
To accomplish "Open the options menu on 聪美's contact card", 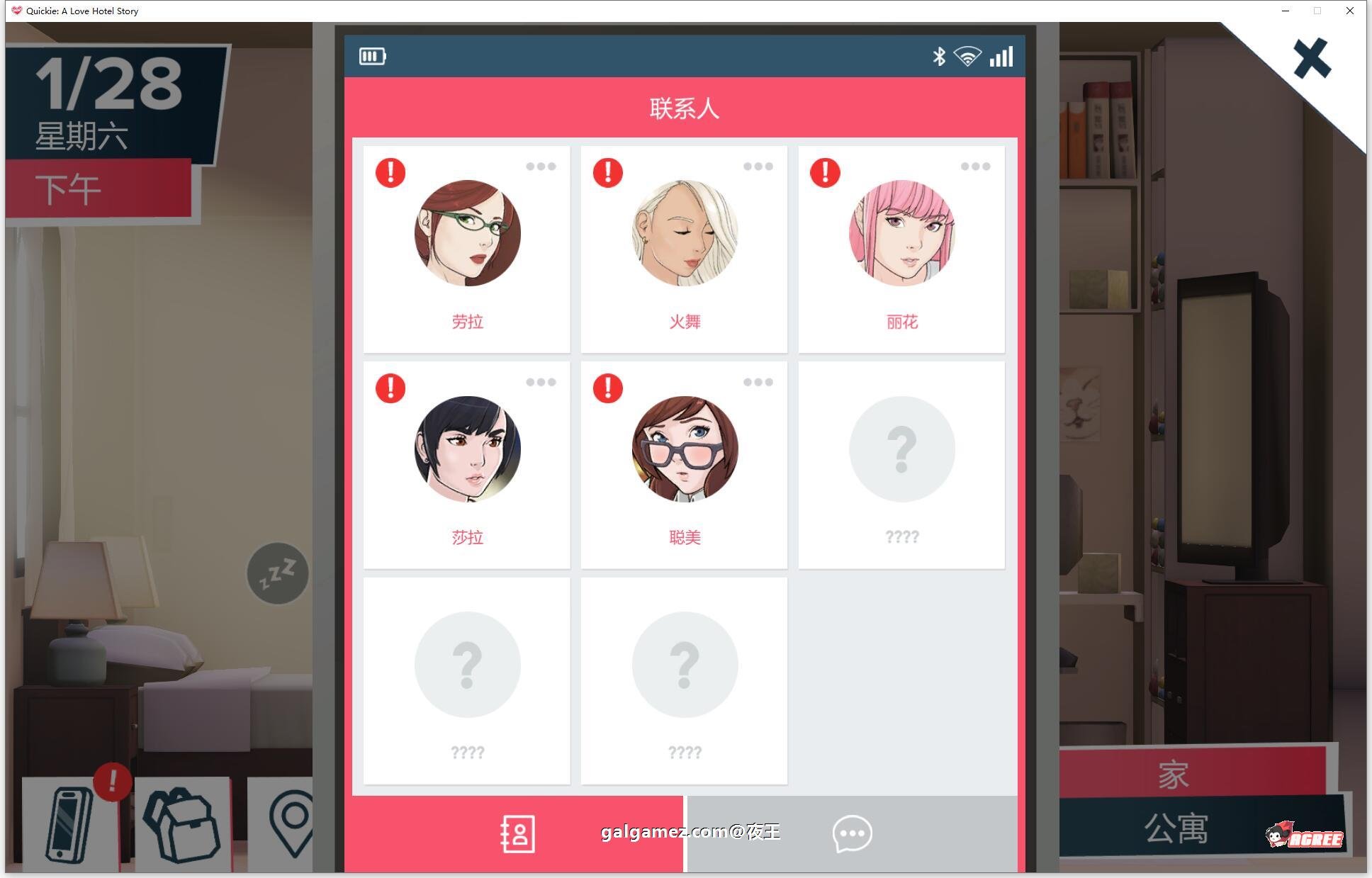I will point(758,383).
